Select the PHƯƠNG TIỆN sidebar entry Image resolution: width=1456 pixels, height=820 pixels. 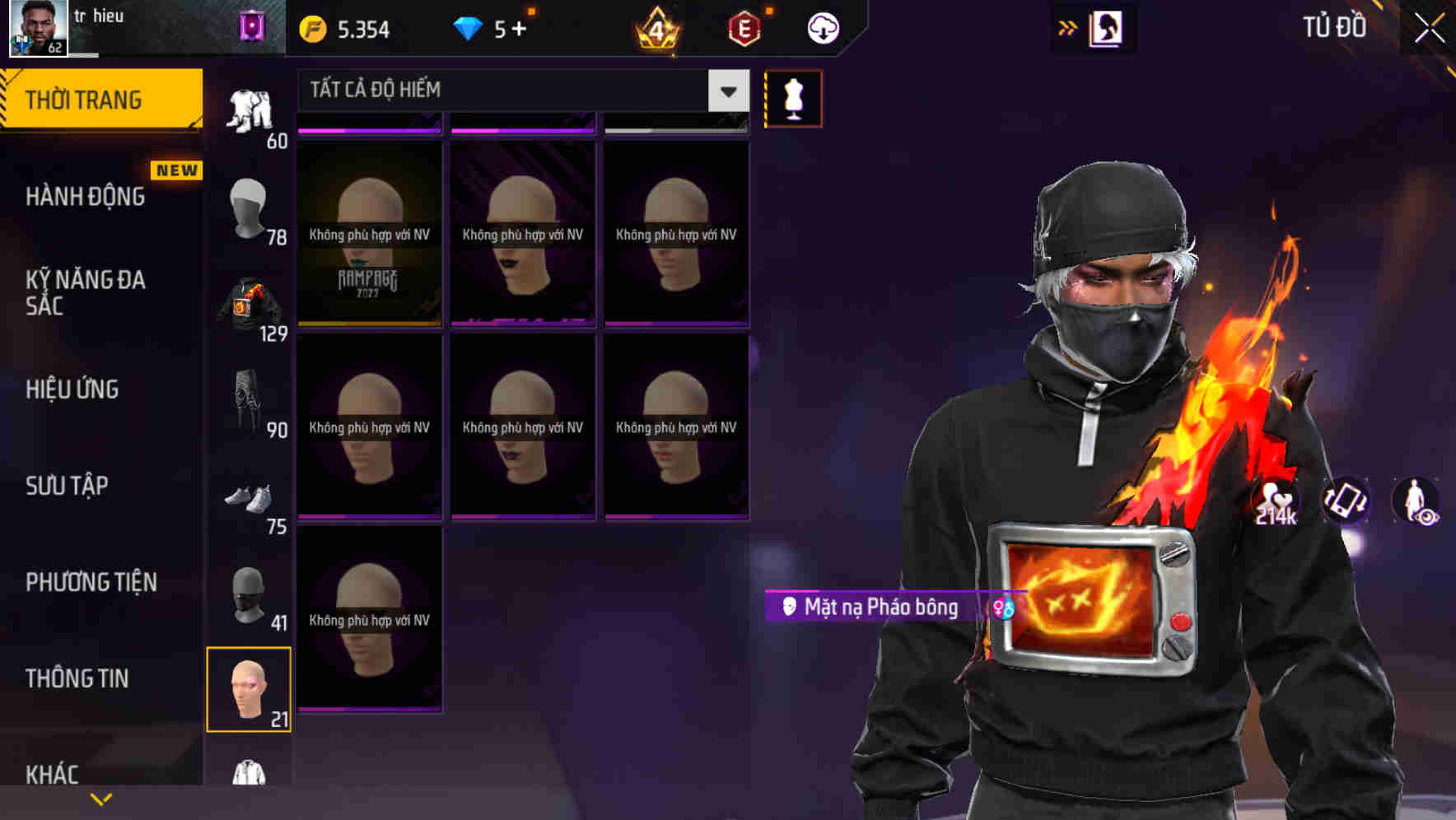pyautogui.click(x=91, y=582)
